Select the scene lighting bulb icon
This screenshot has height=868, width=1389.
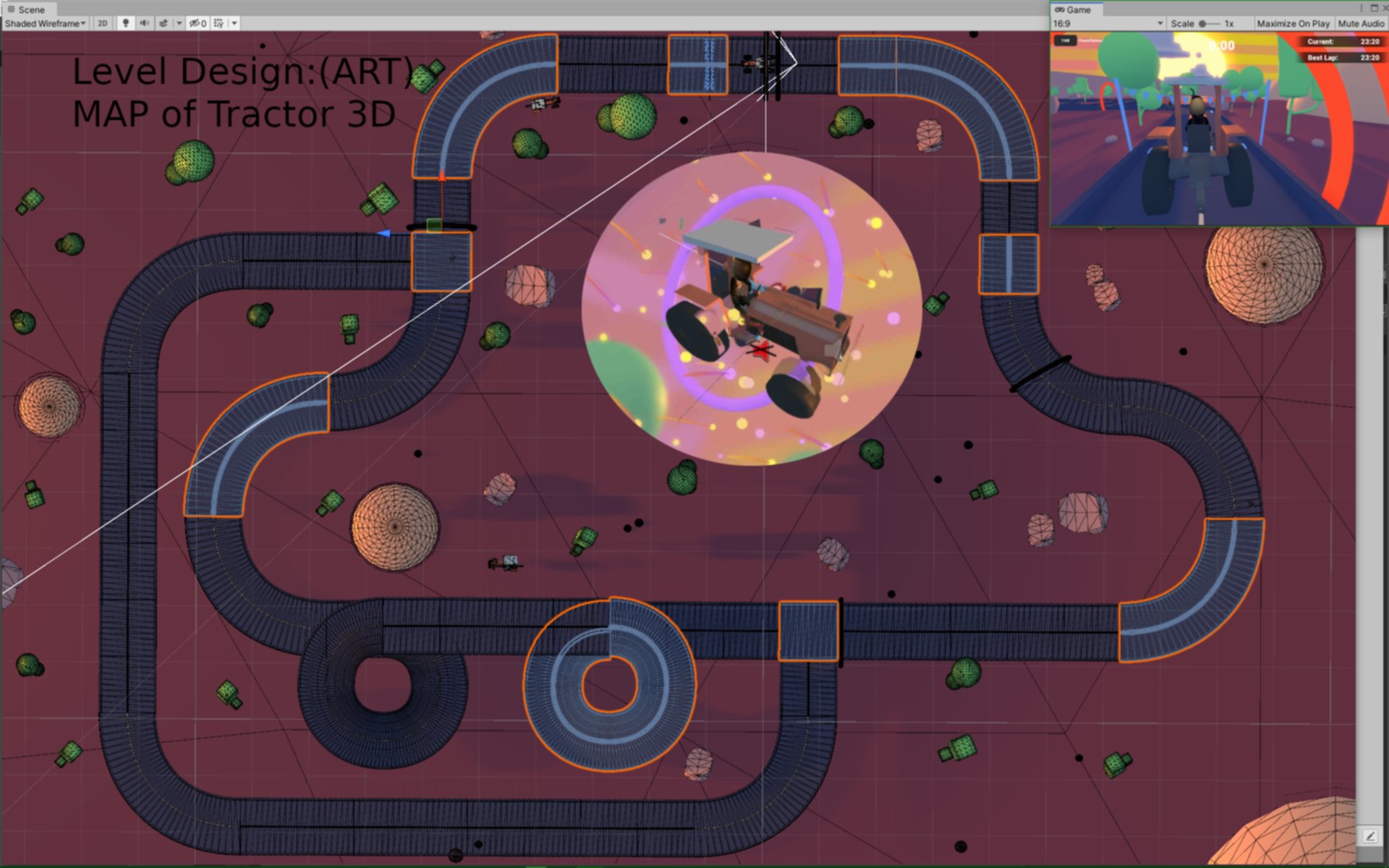click(125, 23)
